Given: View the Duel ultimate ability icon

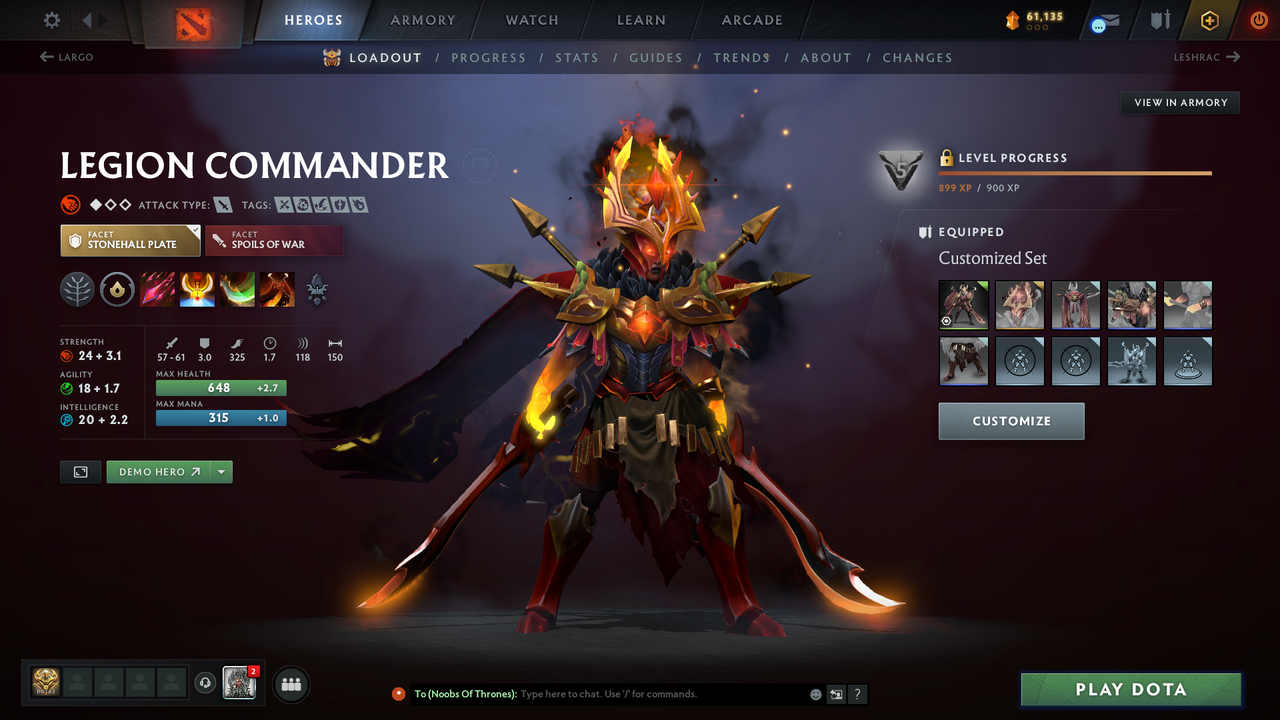Looking at the screenshot, I should pos(277,290).
